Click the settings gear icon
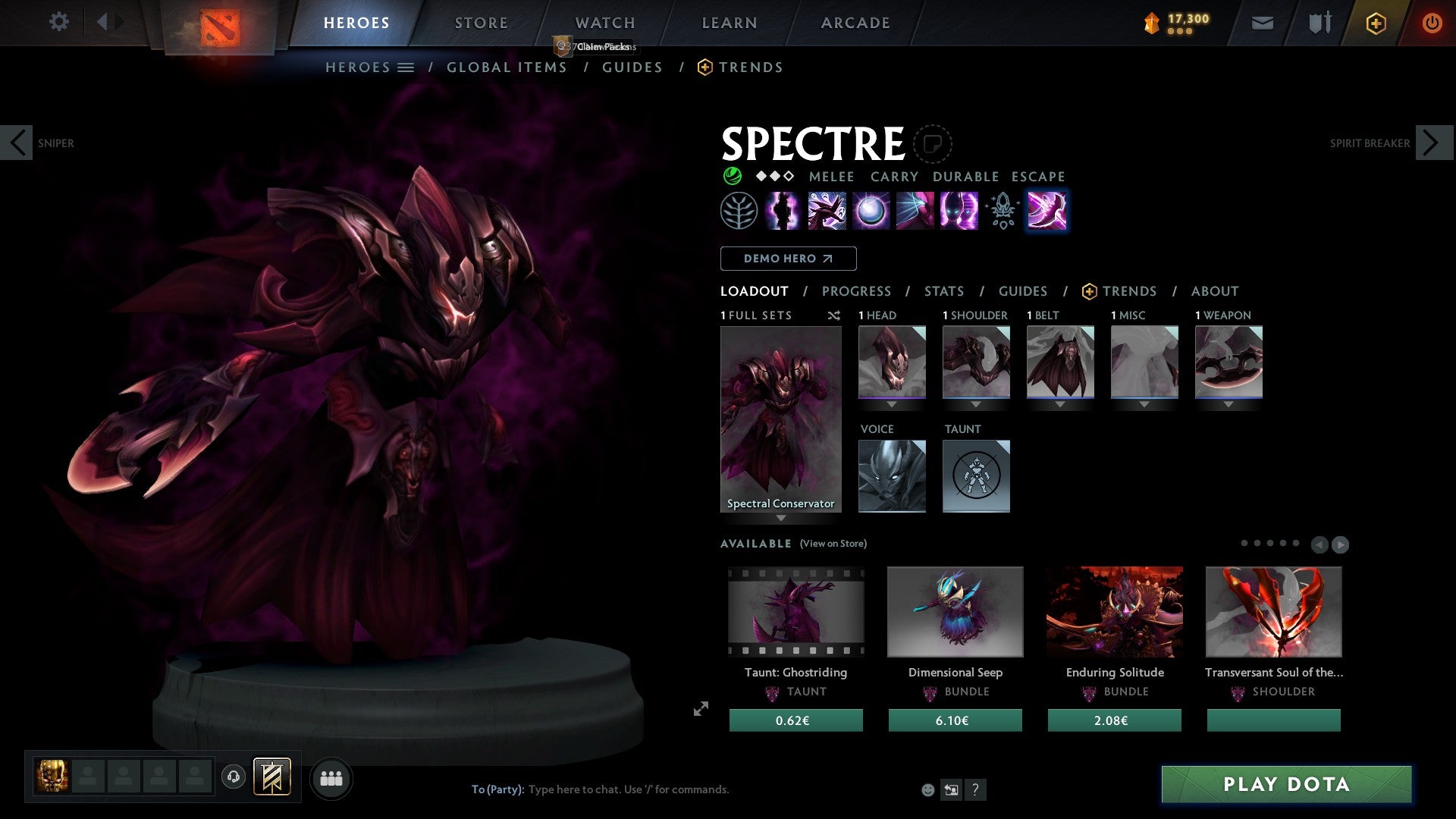 point(58,22)
